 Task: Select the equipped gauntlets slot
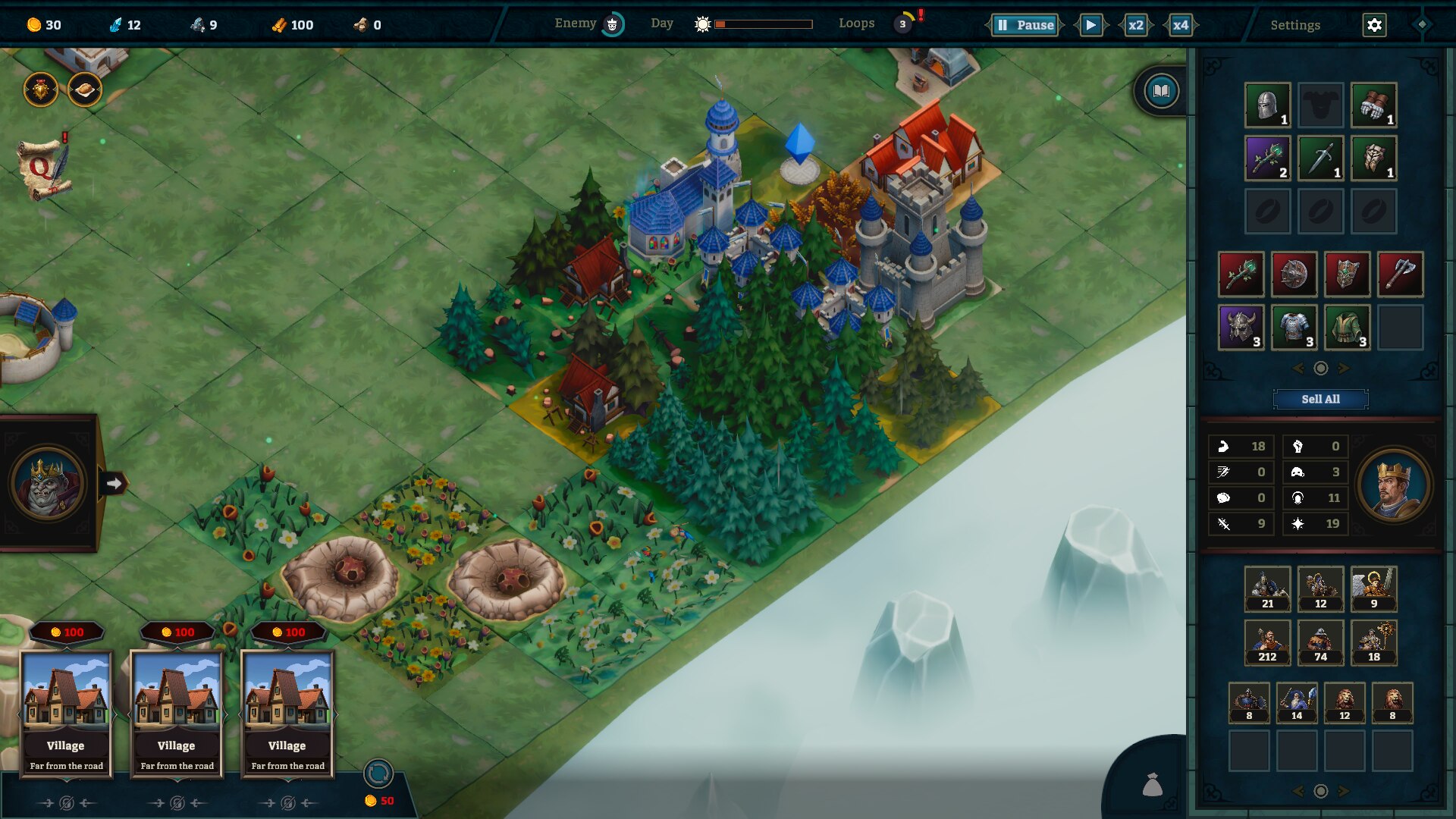coord(1373,105)
